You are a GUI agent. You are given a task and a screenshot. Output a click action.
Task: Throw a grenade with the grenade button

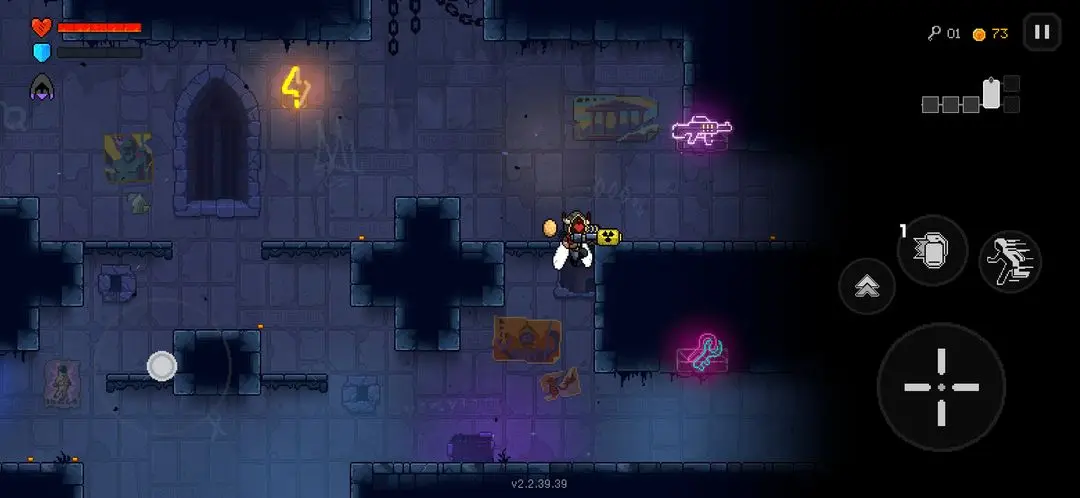tap(932, 249)
